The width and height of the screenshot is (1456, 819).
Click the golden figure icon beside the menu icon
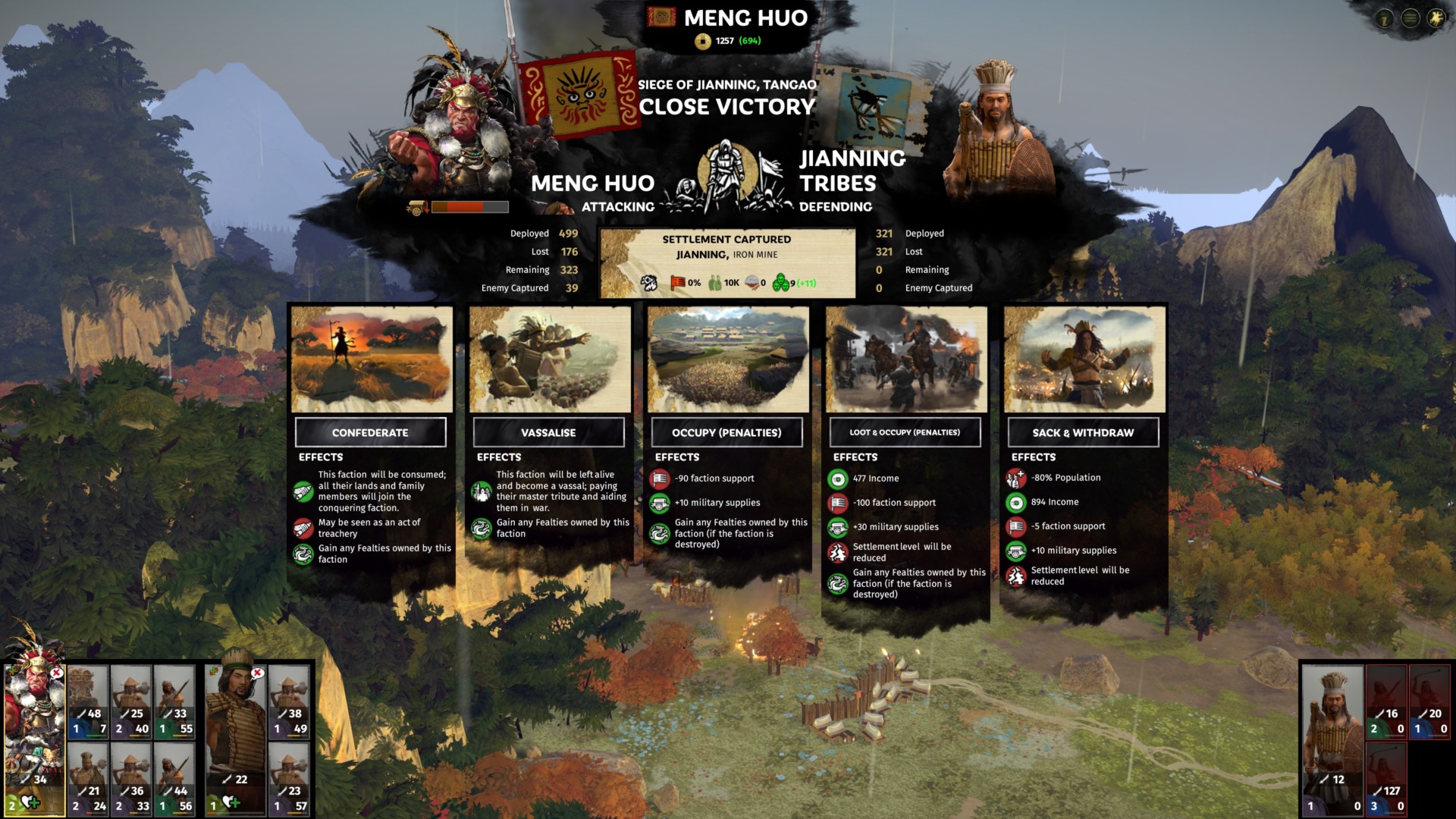click(x=1436, y=20)
